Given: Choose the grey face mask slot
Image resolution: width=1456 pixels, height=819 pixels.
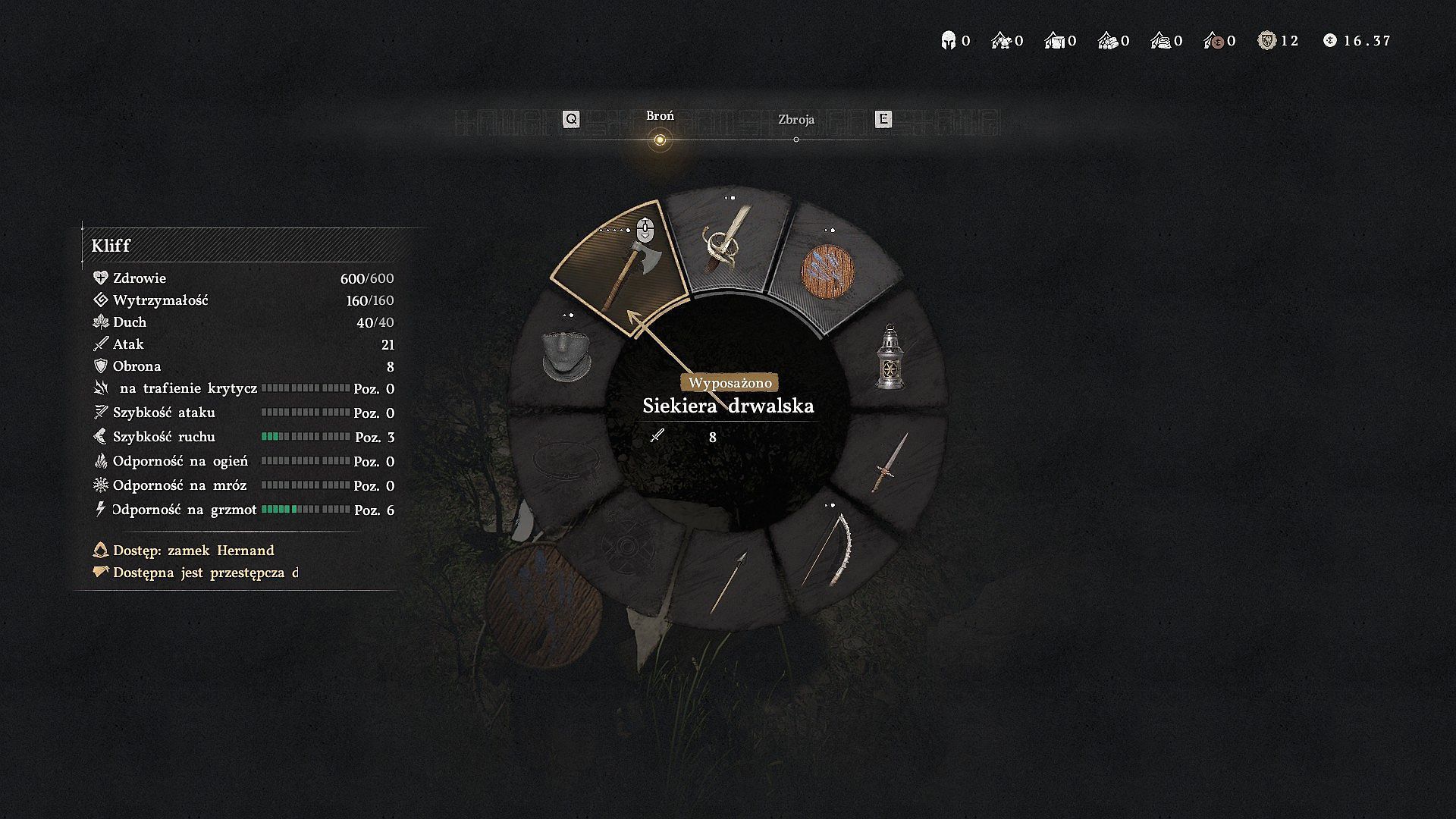Looking at the screenshot, I should tap(565, 356).
